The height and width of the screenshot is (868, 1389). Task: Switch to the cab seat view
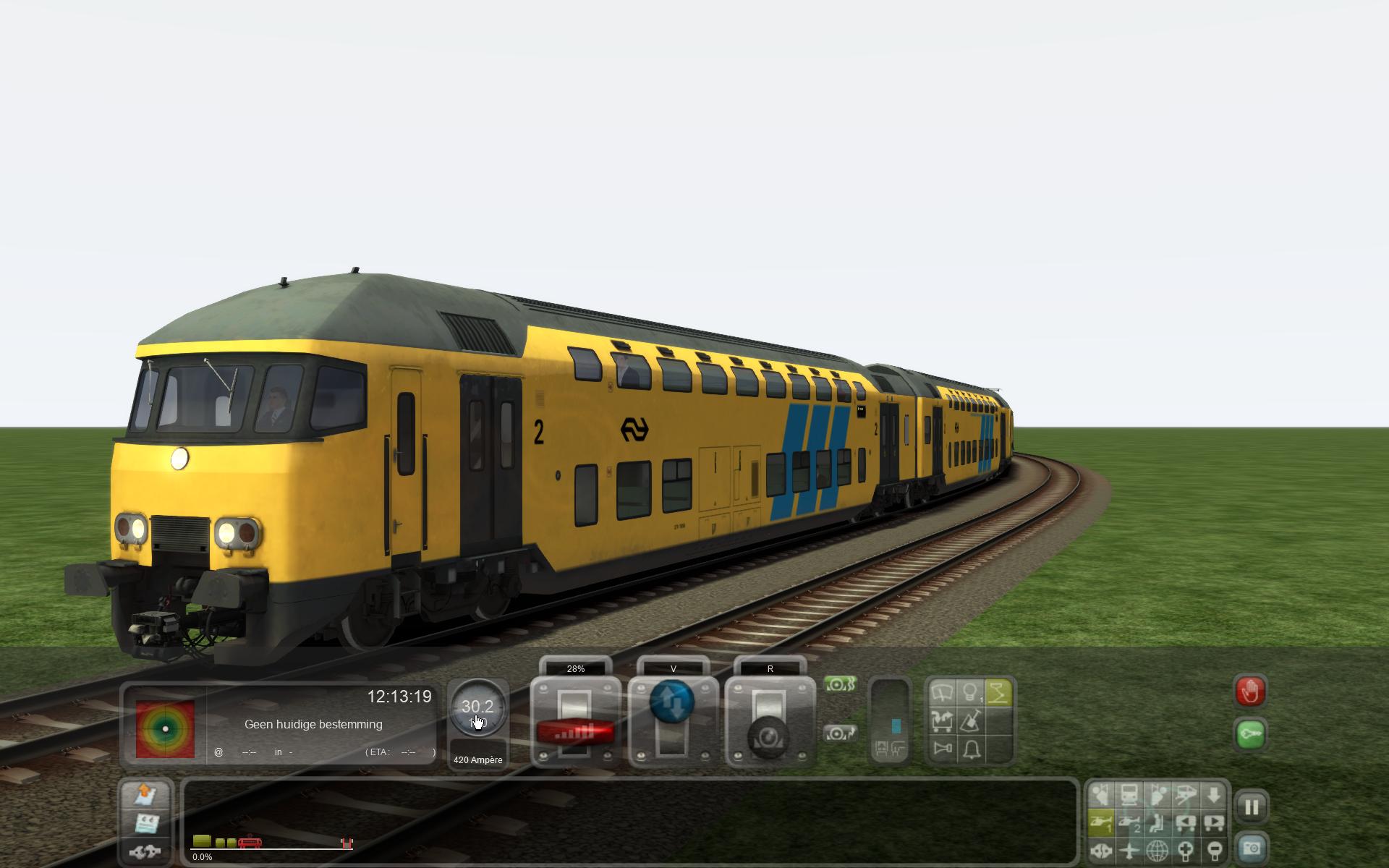(x=1157, y=822)
